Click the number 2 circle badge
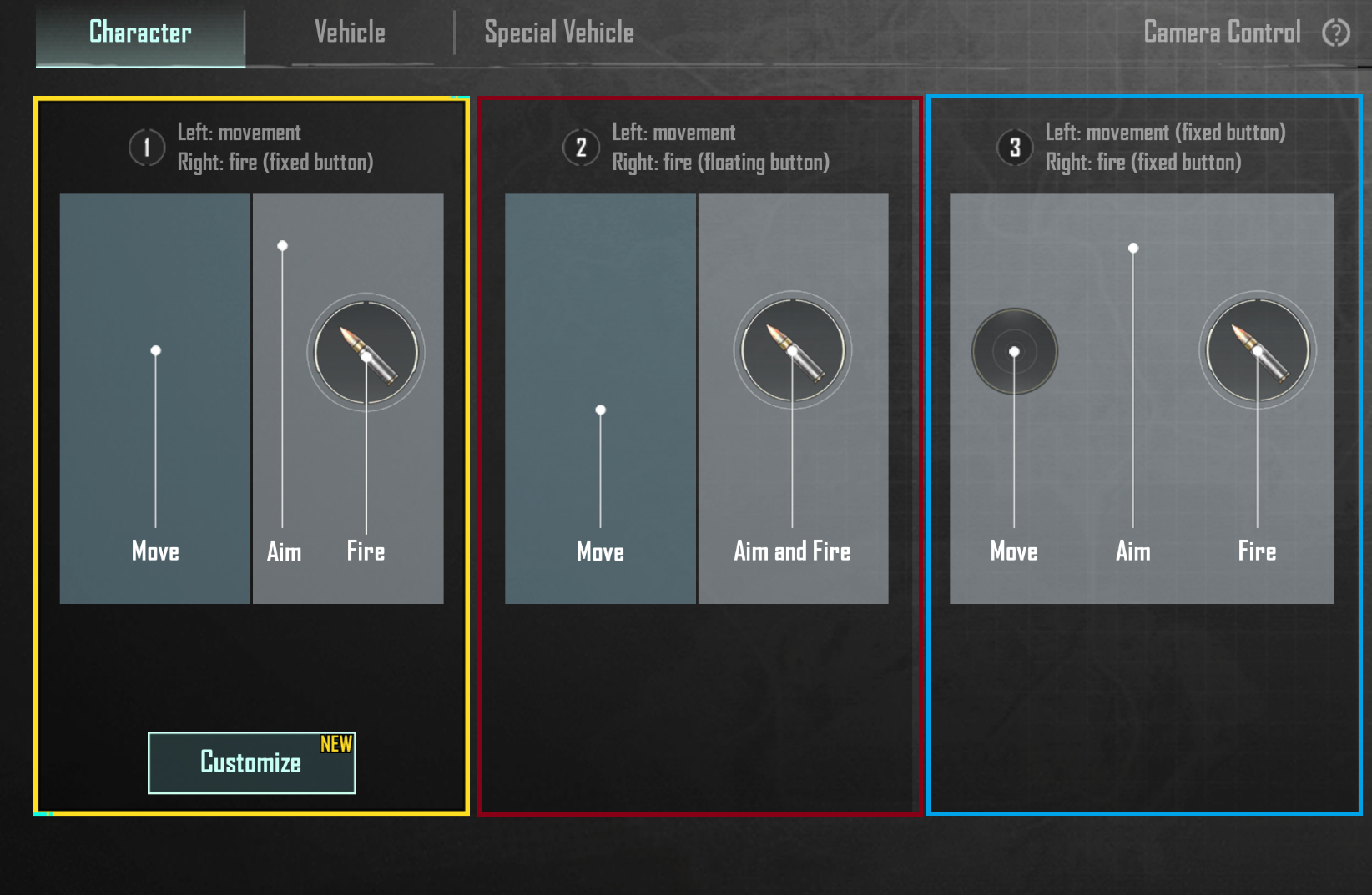The height and width of the screenshot is (895, 1372). [x=582, y=147]
